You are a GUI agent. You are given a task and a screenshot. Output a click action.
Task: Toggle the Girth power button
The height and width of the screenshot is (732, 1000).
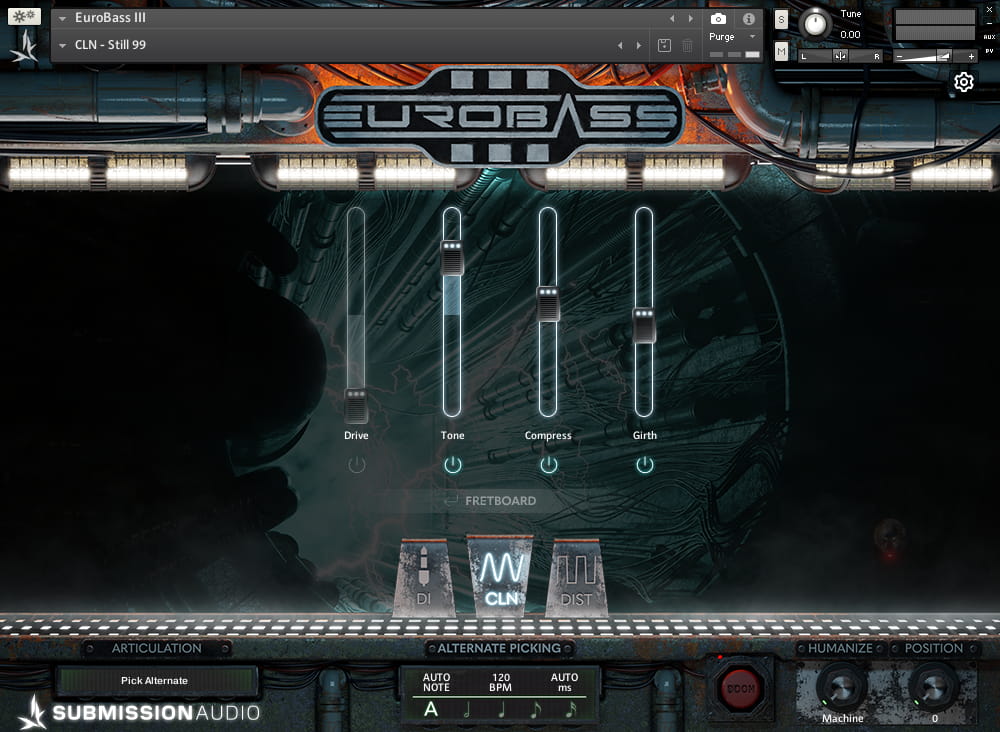coord(645,465)
